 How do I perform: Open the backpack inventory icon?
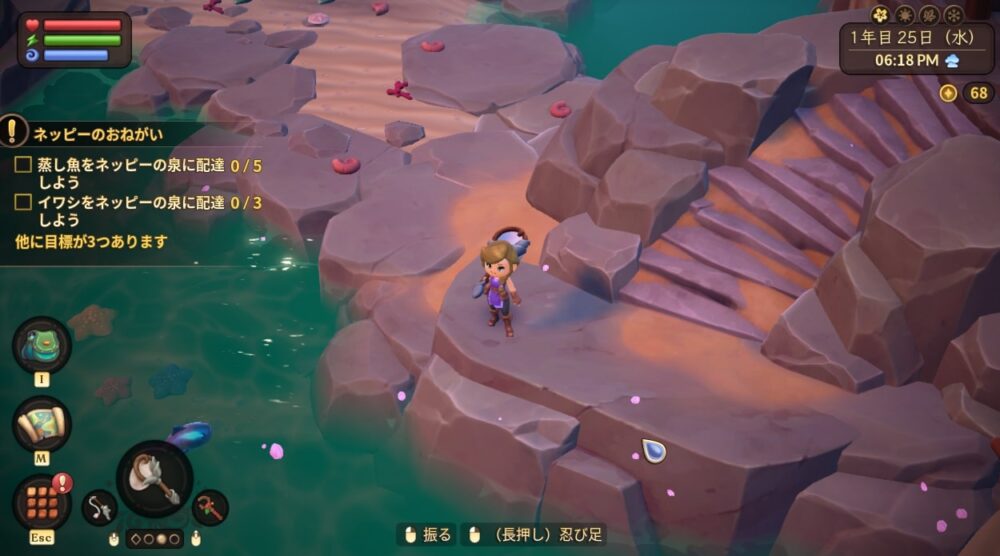pyautogui.click(x=41, y=345)
